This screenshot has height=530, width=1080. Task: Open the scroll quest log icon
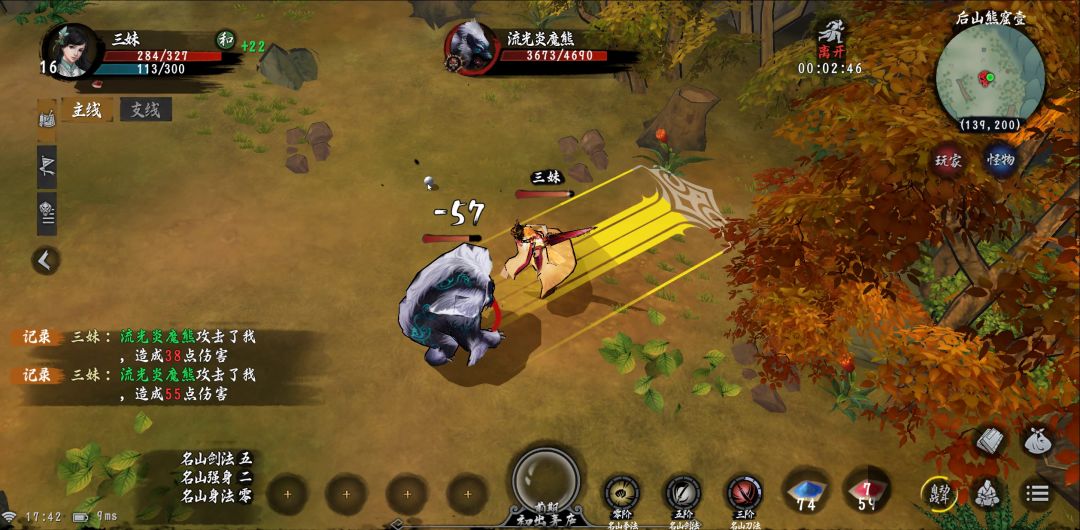47,119
